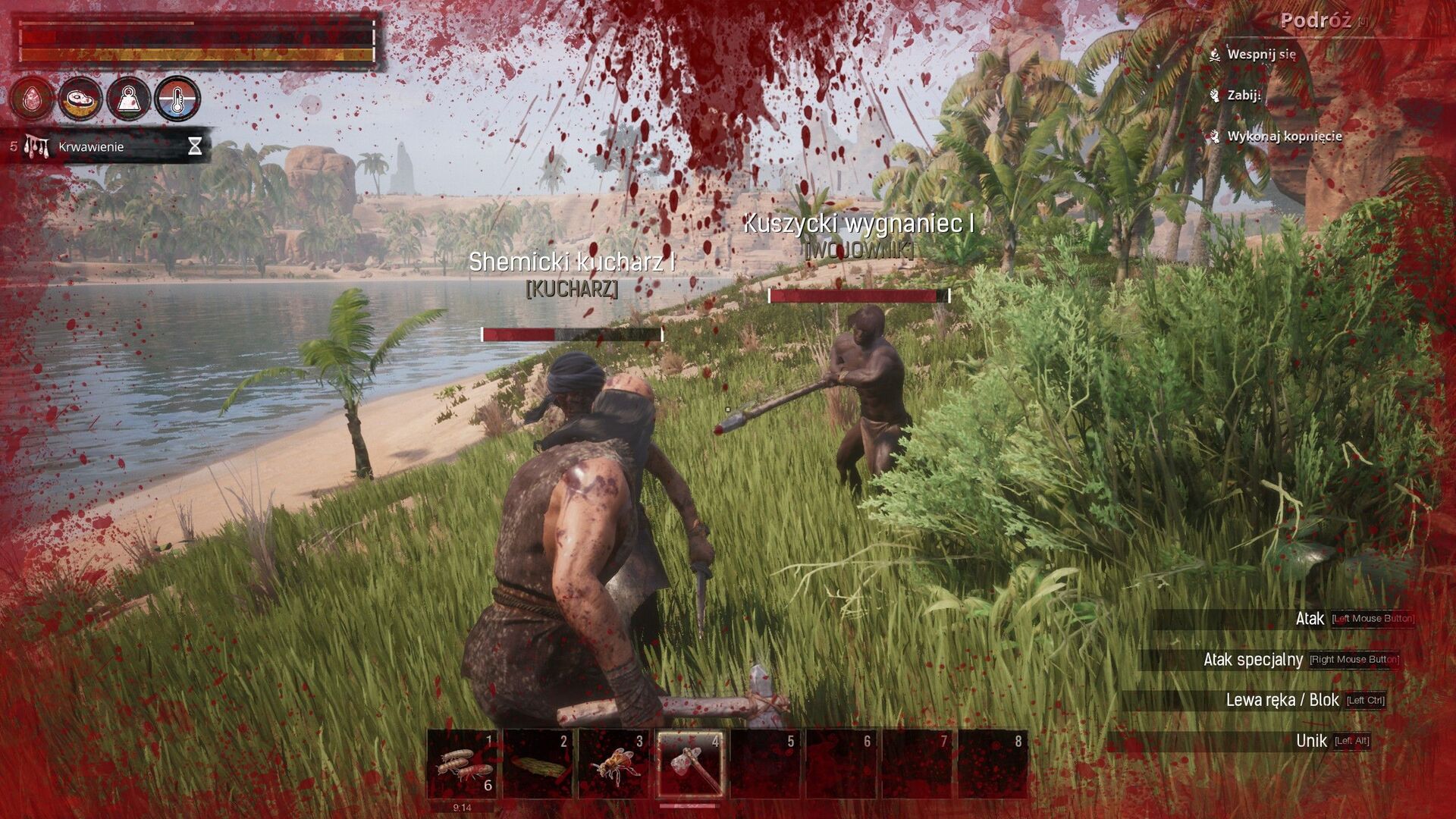Click the hunger meat status icon
1456x819 pixels.
[80, 99]
